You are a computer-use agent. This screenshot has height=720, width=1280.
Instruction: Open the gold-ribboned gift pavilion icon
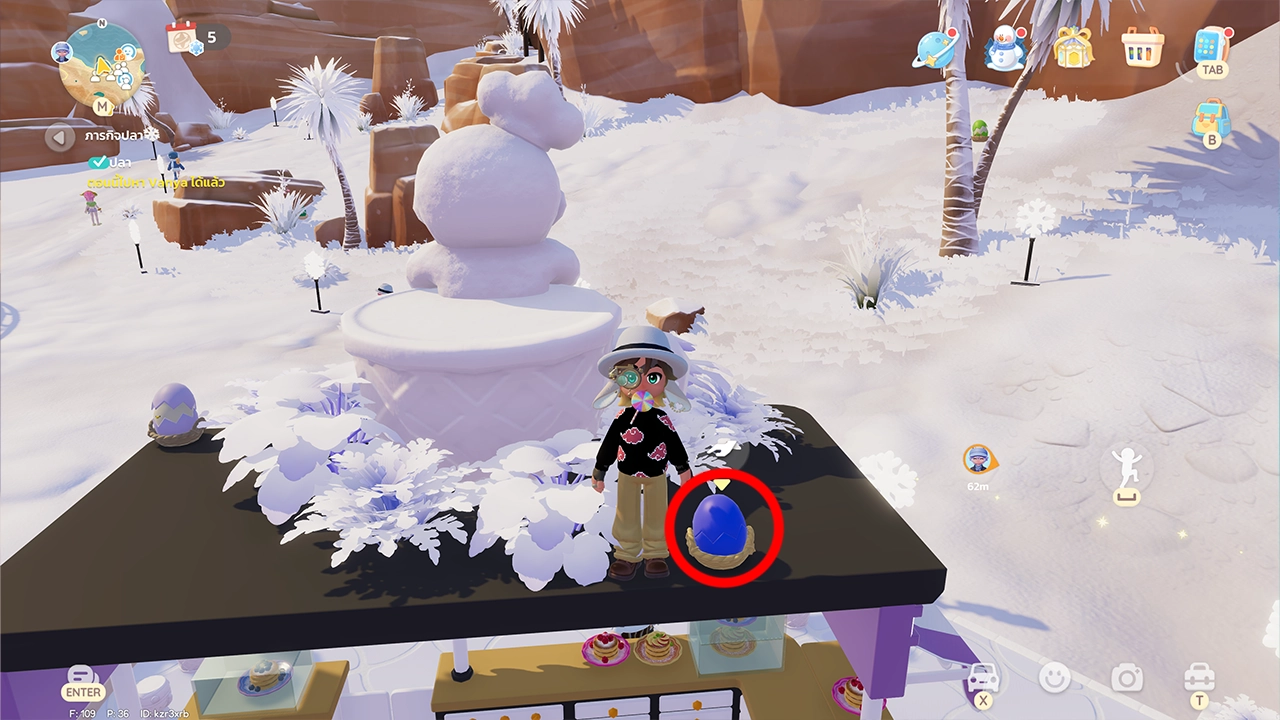(x=1073, y=48)
